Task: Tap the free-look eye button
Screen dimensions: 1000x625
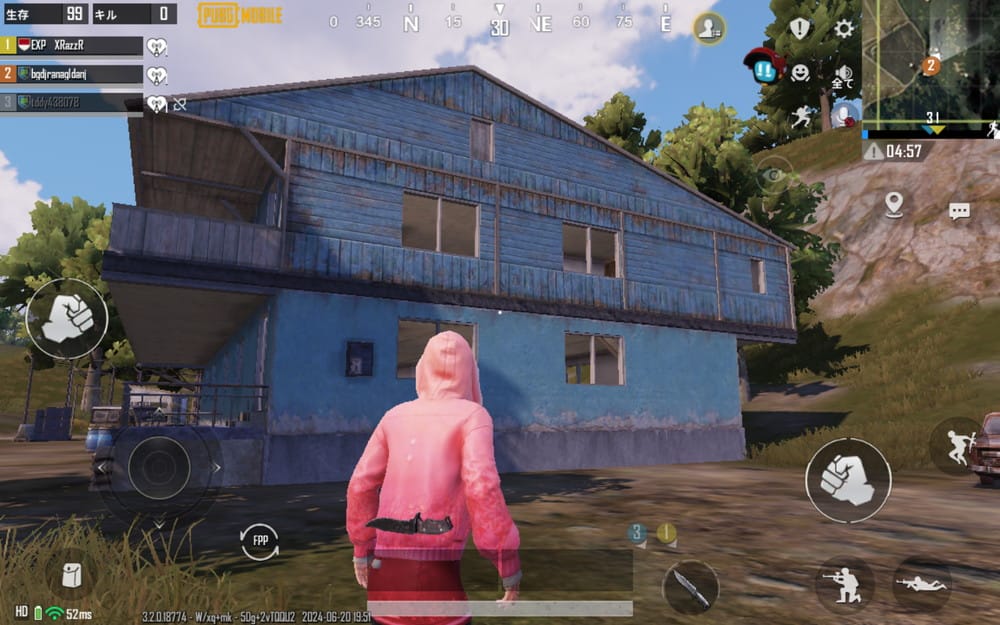Action: point(773,176)
